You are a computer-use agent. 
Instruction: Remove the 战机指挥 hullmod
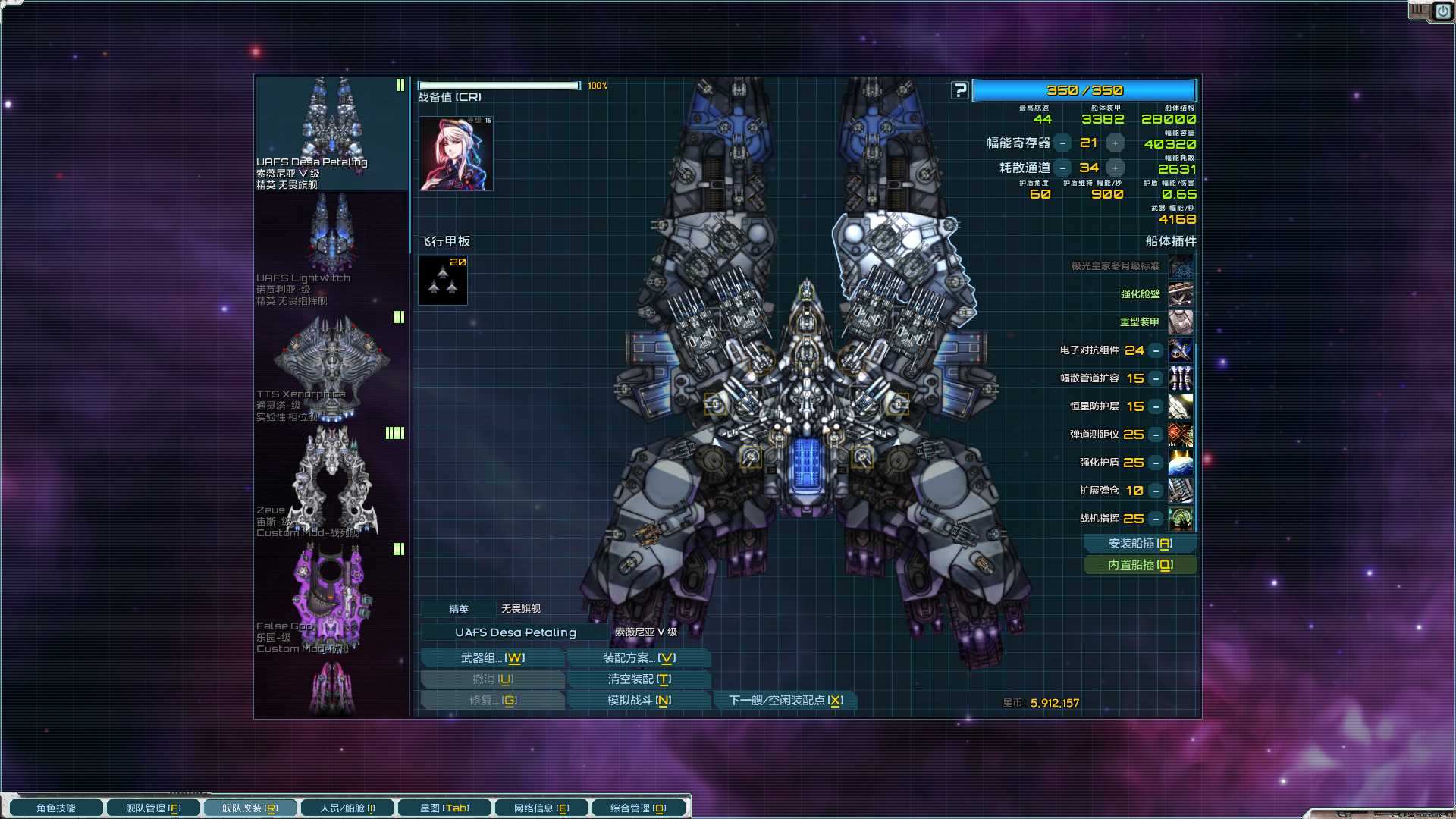[1156, 519]
